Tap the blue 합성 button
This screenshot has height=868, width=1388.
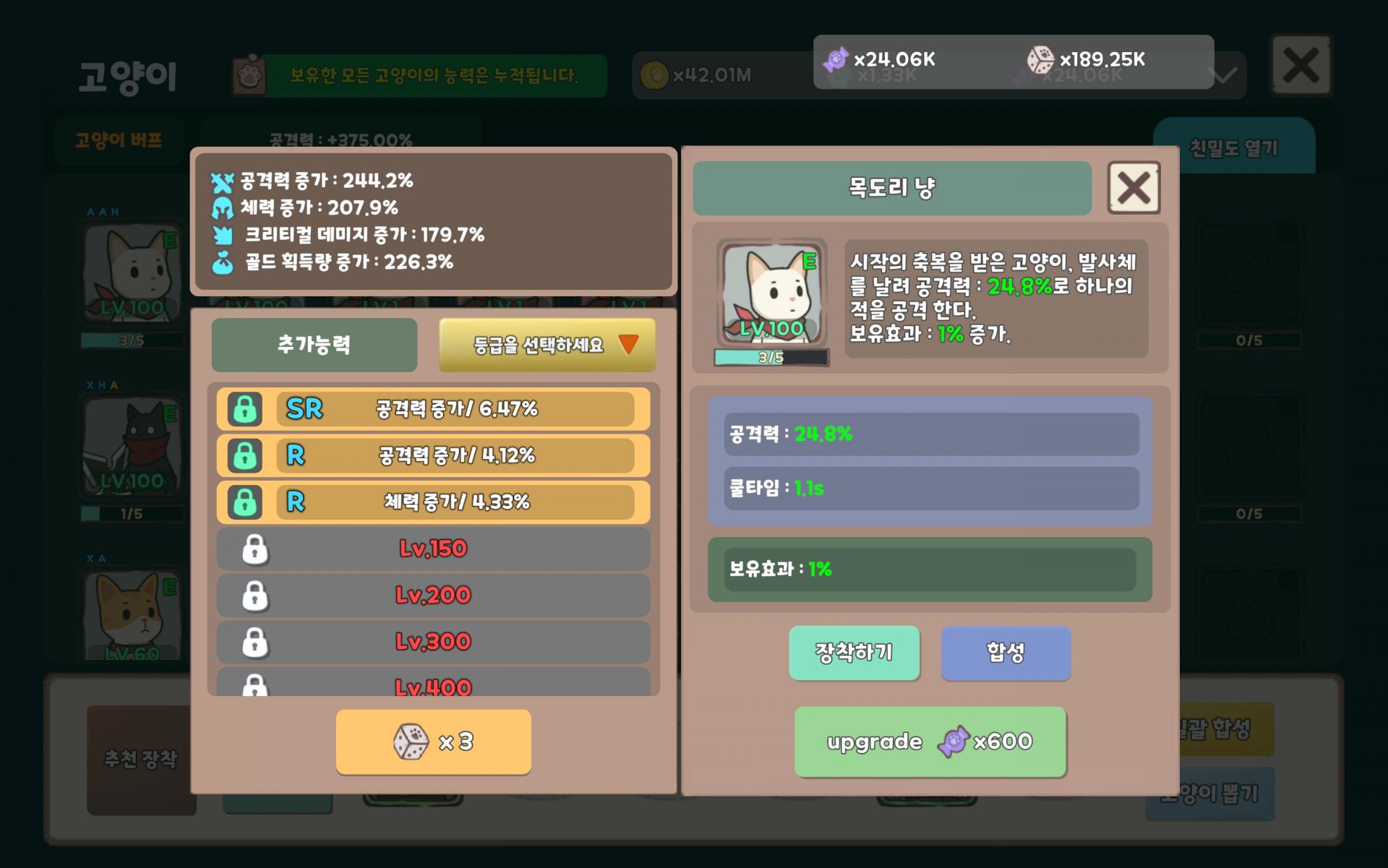click(x=1005, y=653)
